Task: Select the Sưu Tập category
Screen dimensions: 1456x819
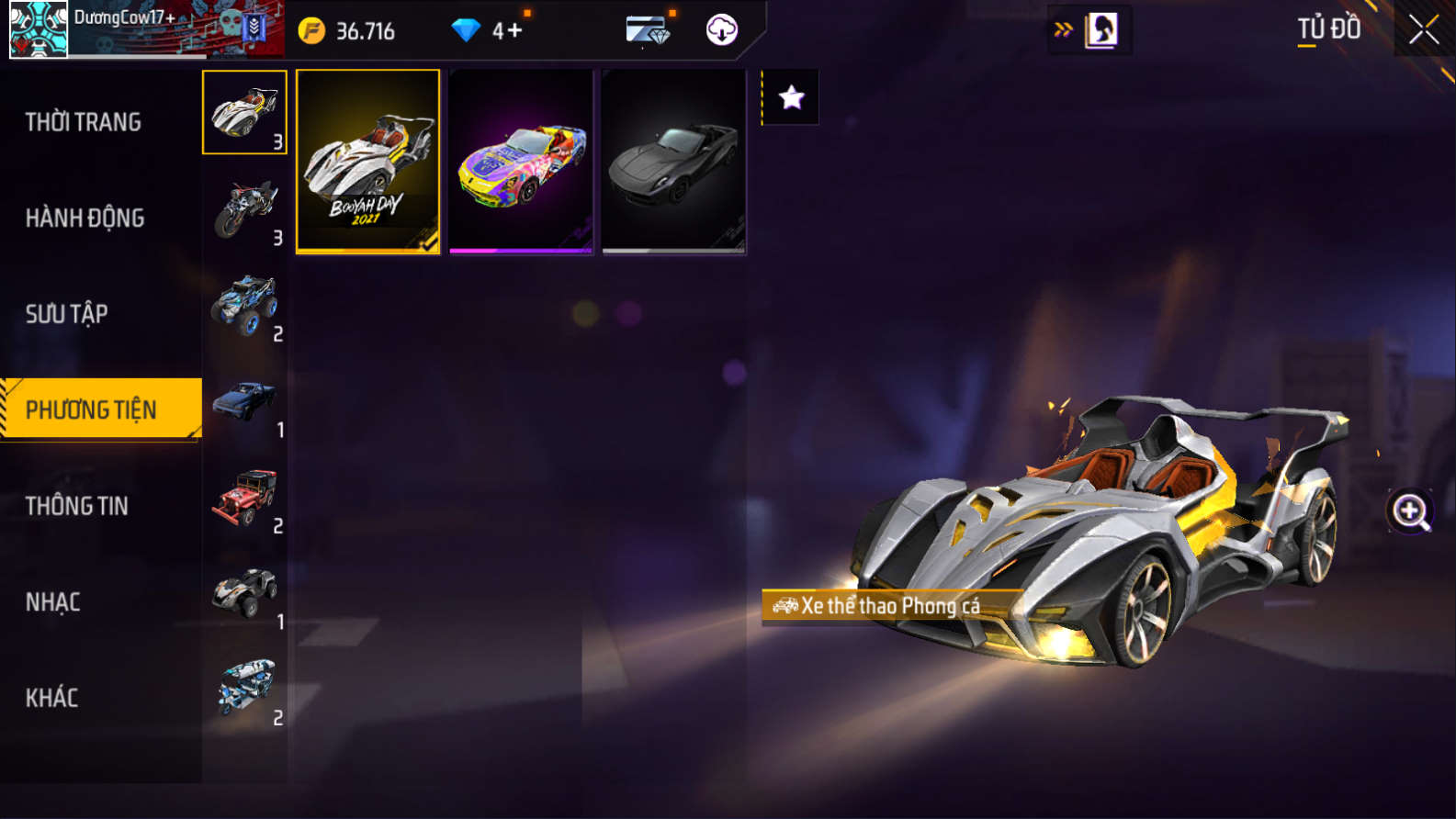Action: click(x=67, y=314)
